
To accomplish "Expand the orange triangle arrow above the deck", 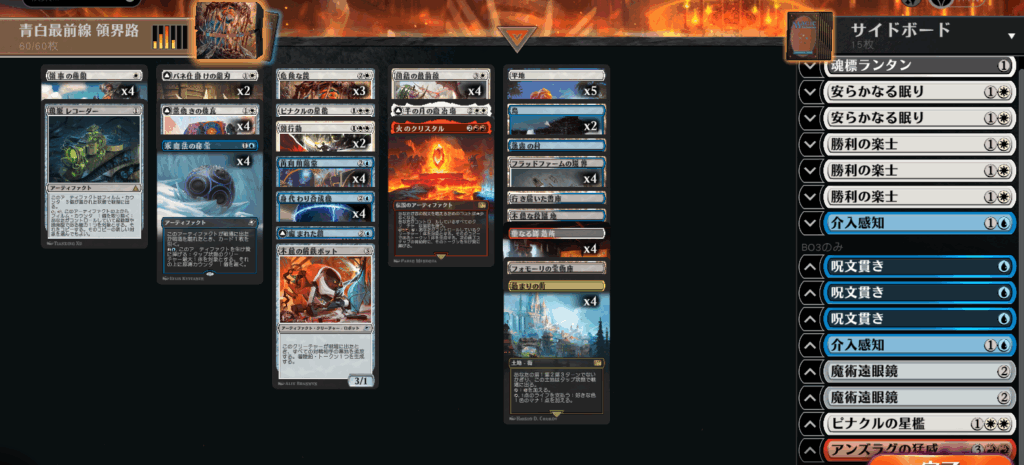I will pos(518,38).
